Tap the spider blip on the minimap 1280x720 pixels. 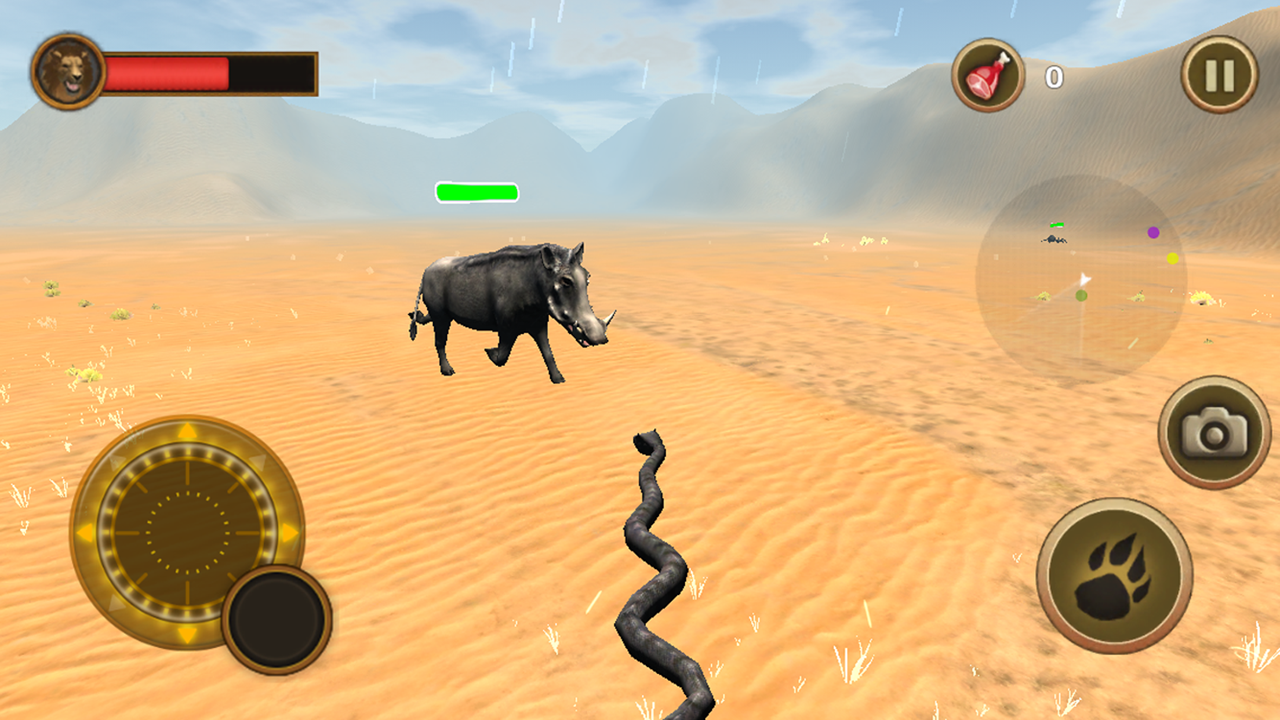tap(1052, 239)
